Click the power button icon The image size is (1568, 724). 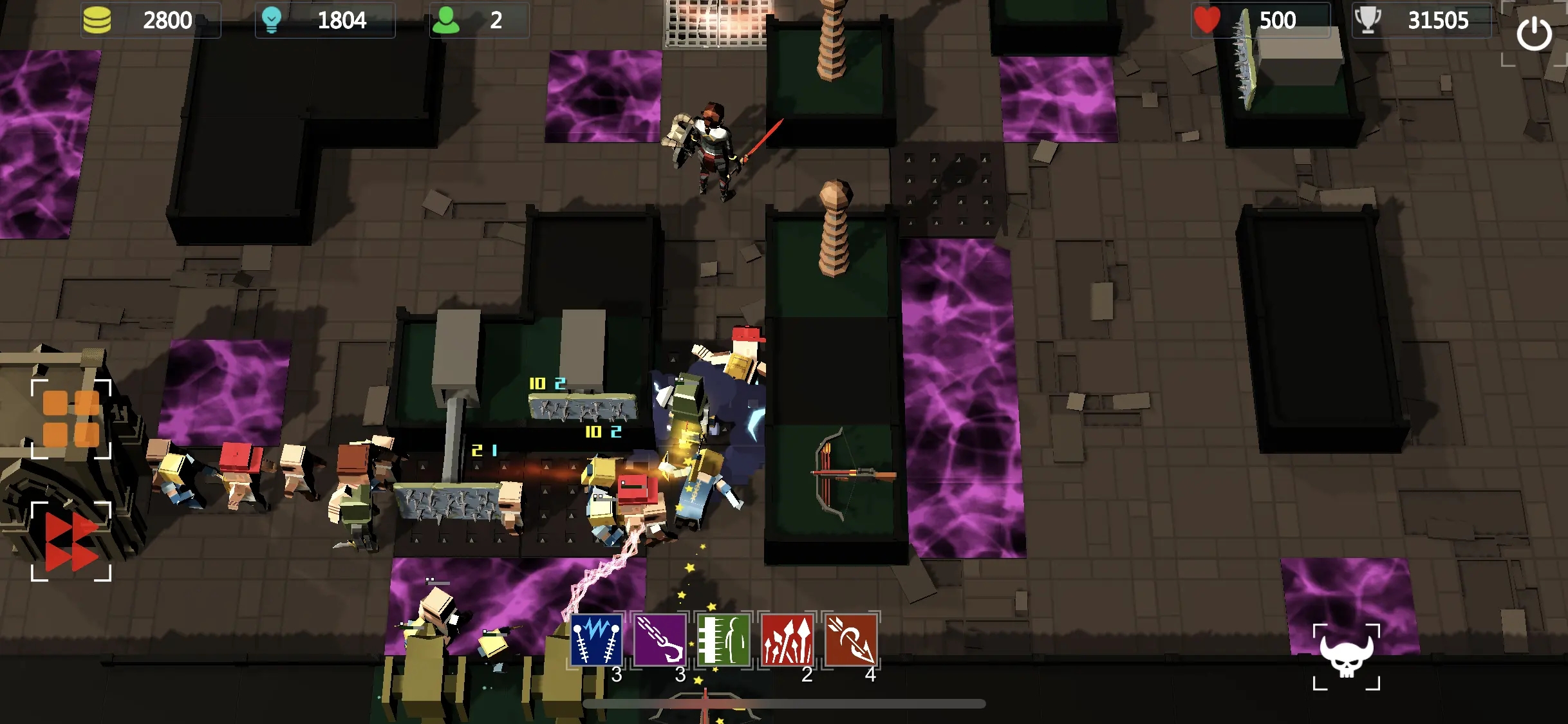tap(1534, 34)
